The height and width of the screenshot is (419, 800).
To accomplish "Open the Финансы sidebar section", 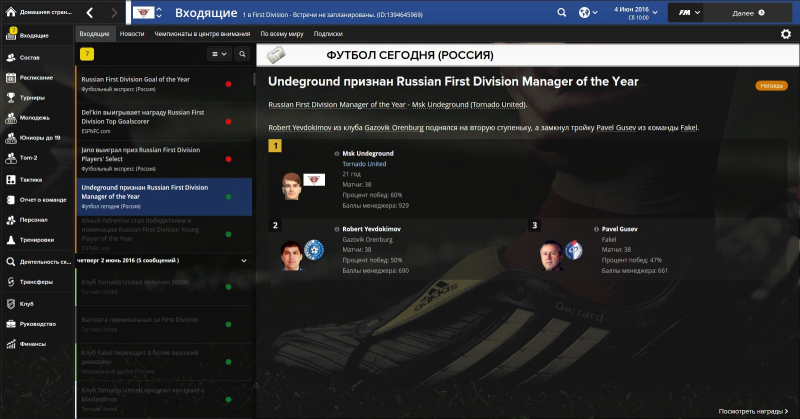I will tap(33, 343).
